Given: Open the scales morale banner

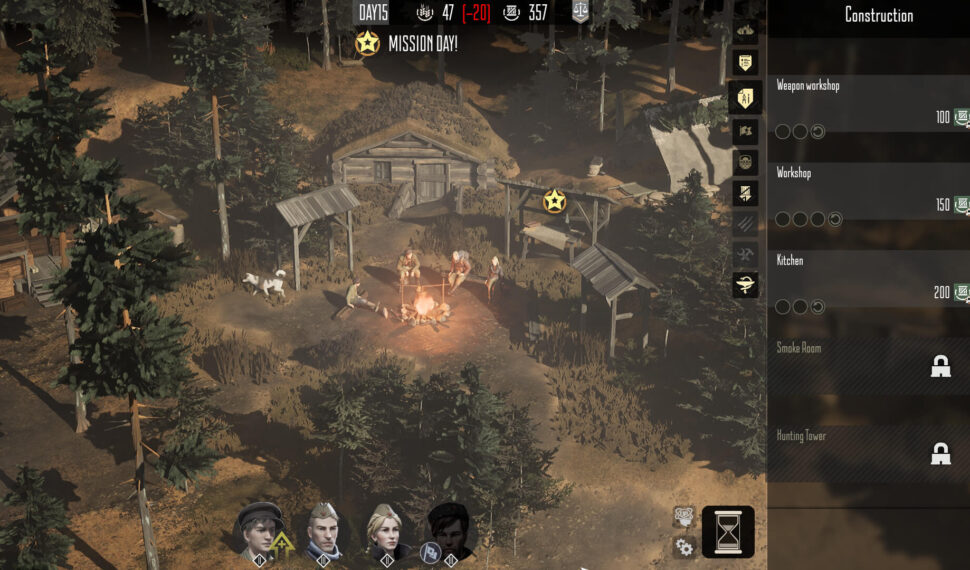Looking at the screenshot, I should pyautogui.click(x=580, y=12).
